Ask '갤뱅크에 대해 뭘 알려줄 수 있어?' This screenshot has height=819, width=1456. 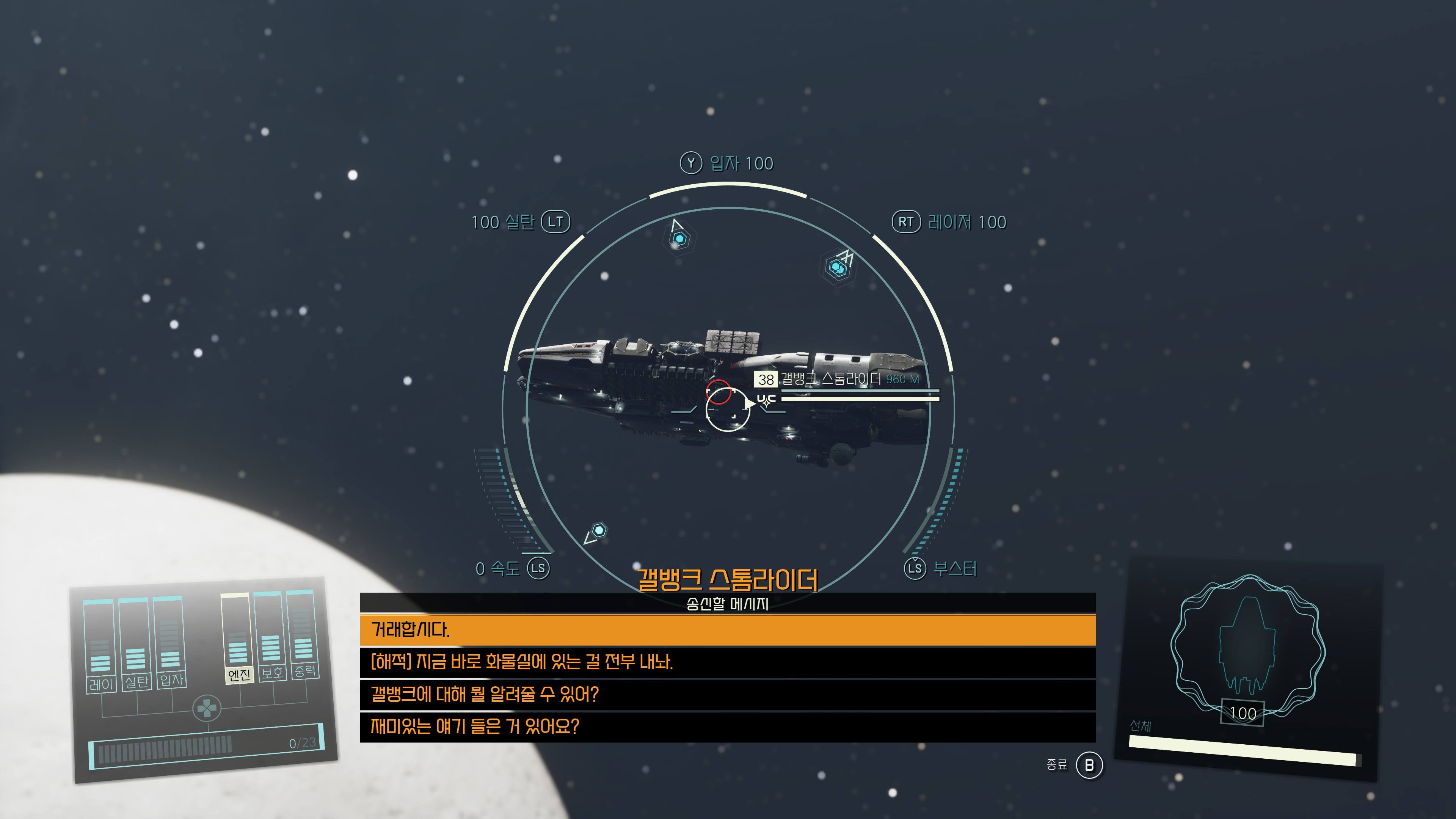[x=728, y=694]
